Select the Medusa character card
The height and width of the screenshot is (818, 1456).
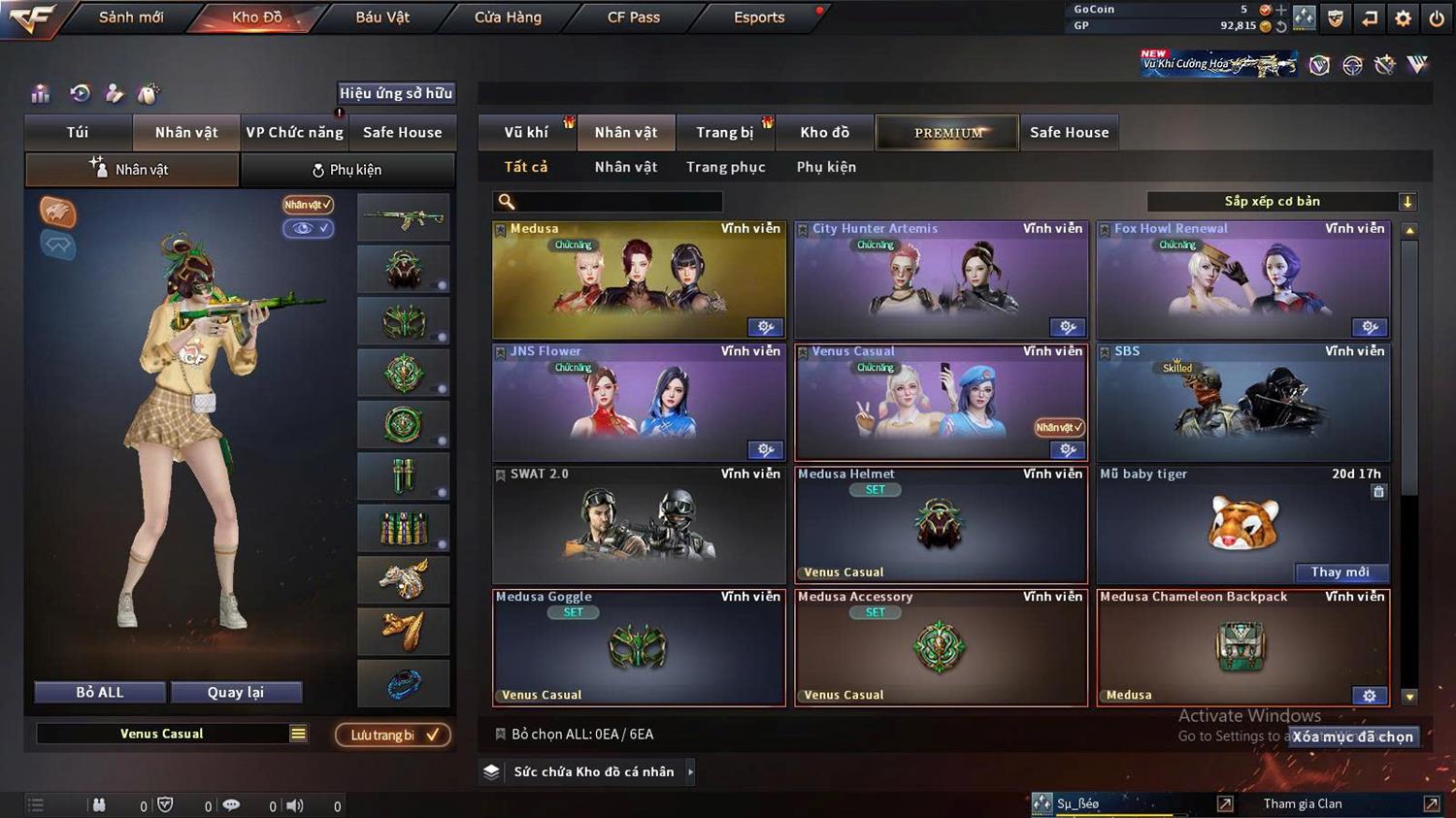click(x=638, y=281)
